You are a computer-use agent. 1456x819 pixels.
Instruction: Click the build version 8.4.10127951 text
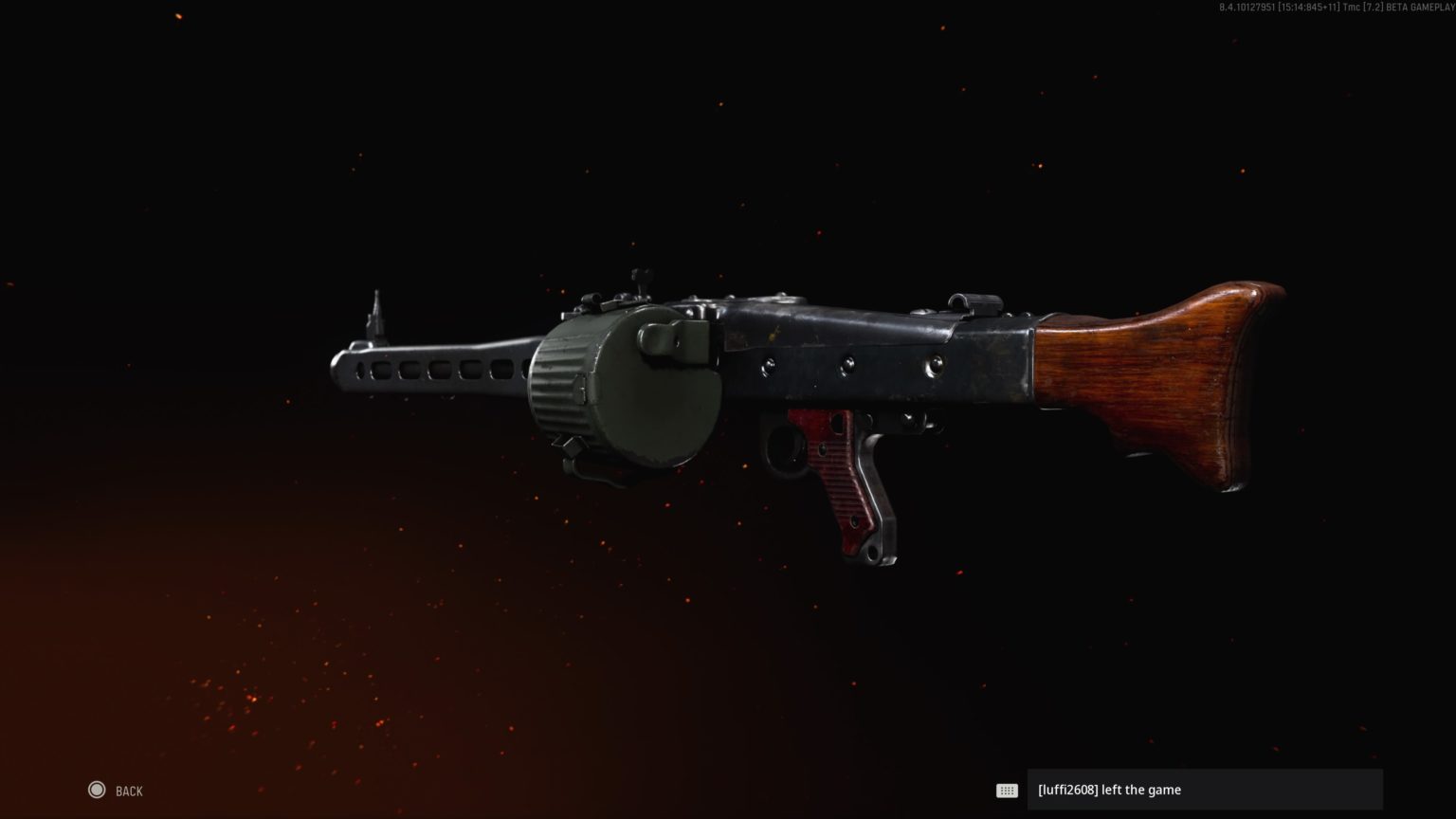(x=1247, y=9)
